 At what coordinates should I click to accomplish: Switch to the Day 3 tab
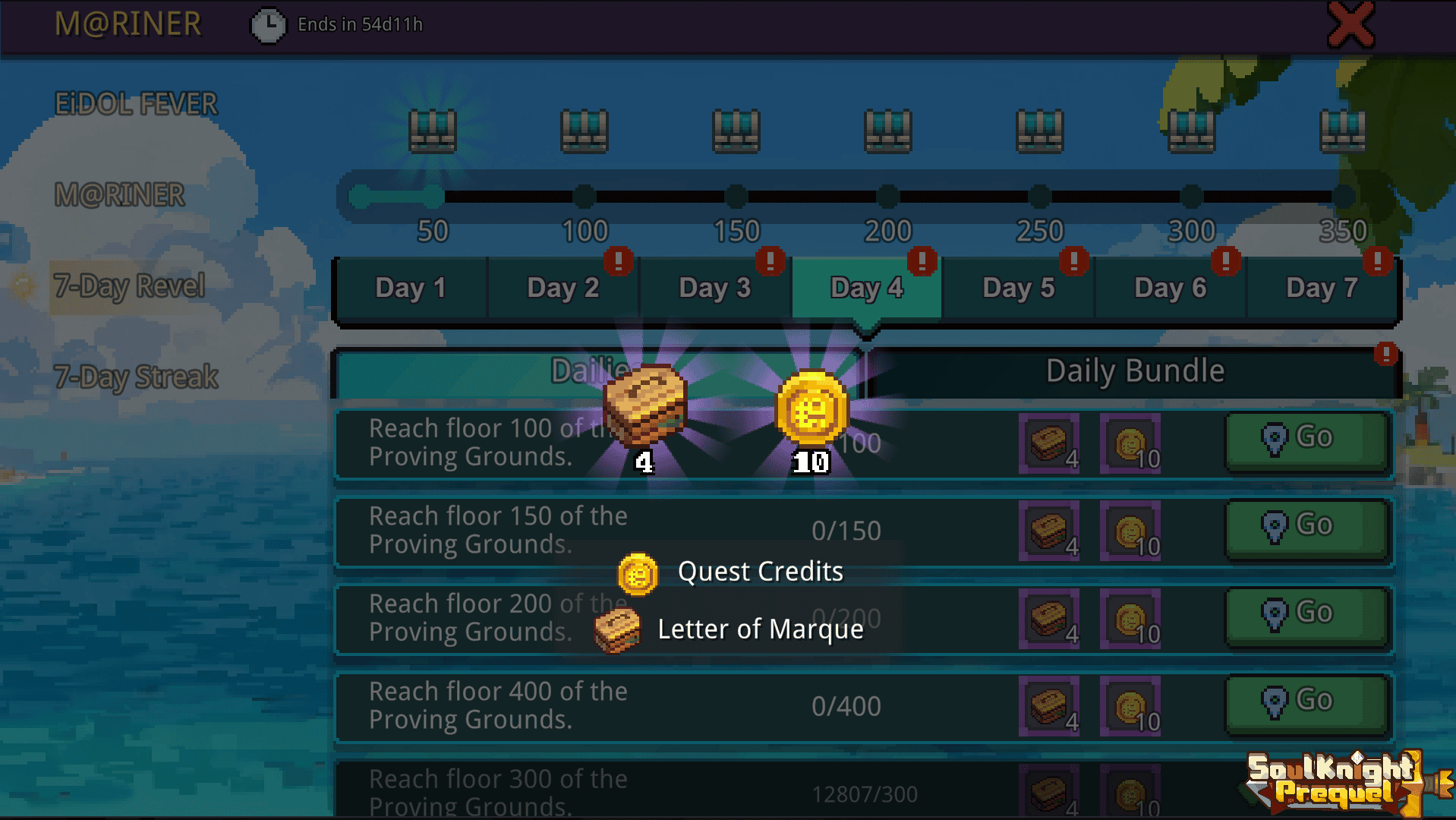click(714, 288)
